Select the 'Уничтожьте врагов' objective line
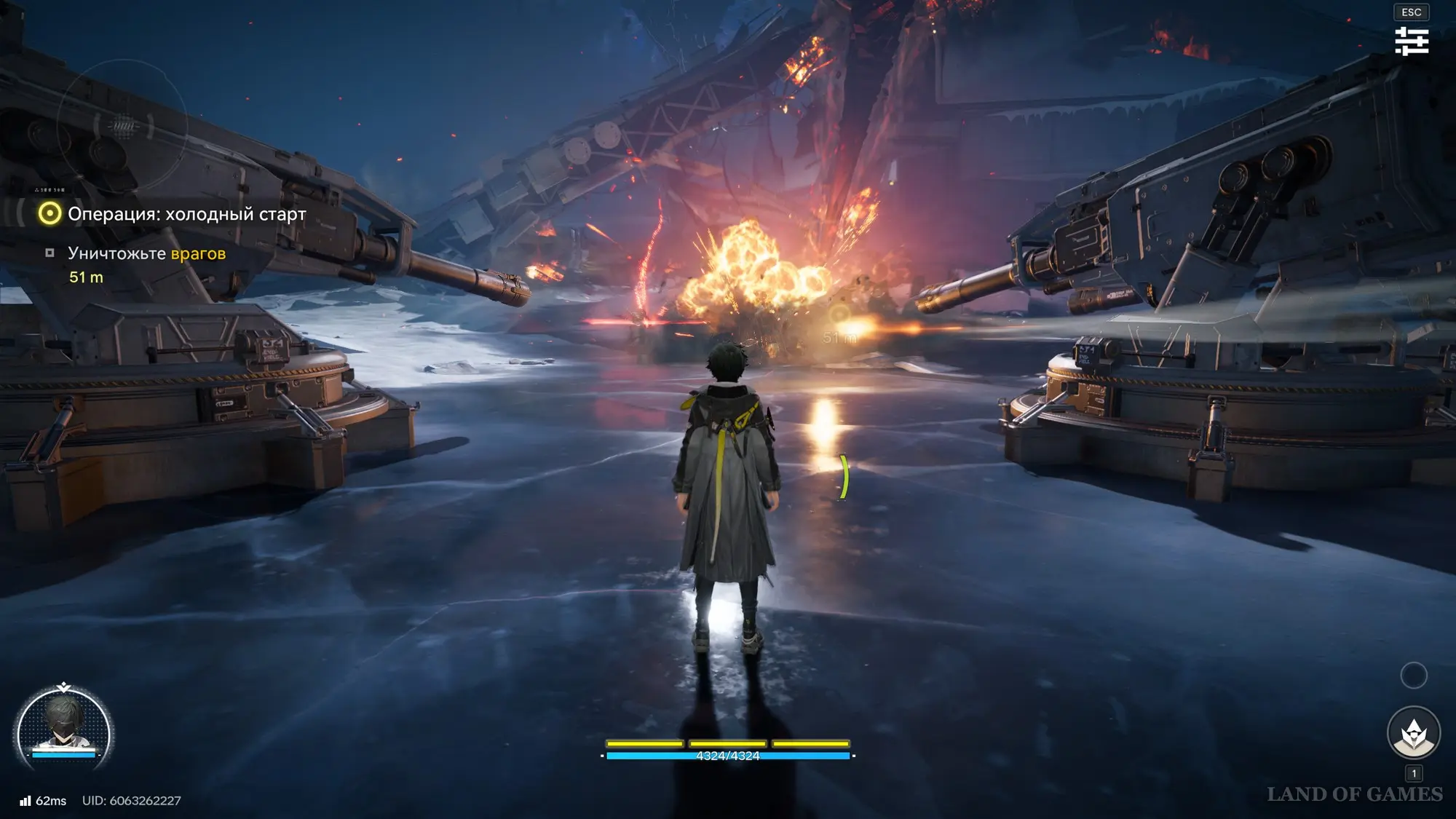The image size is (1456, 819). pos(146,253)
